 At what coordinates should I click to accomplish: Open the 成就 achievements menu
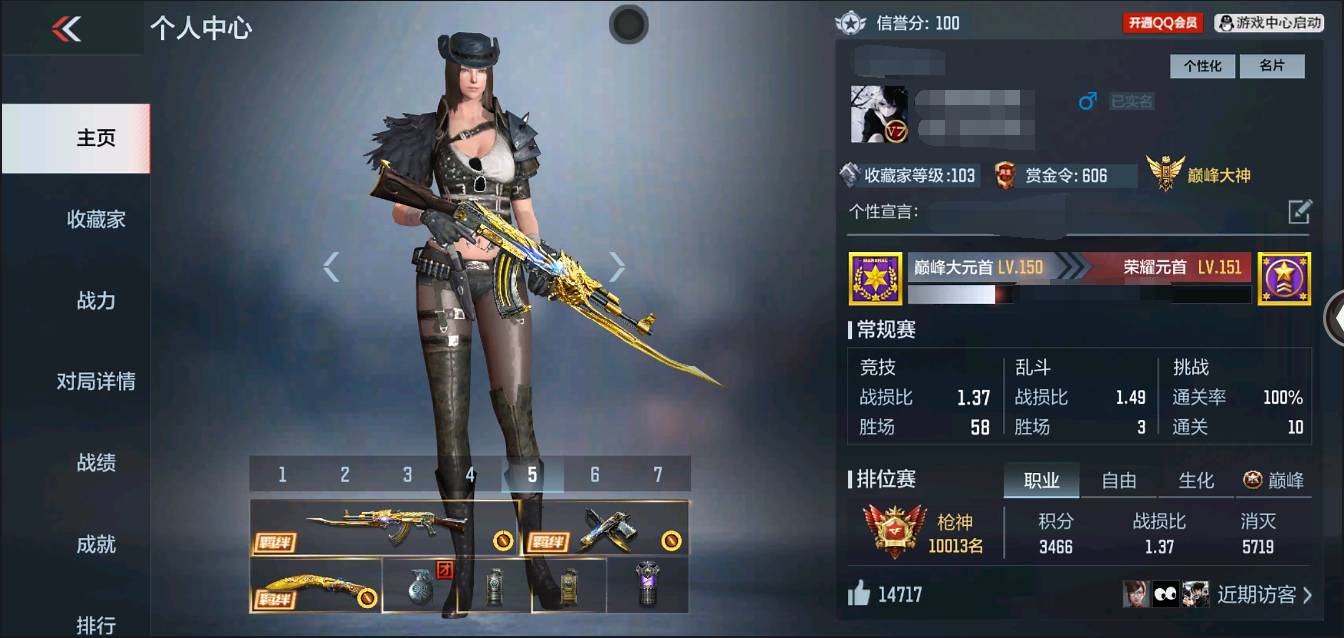pos(96,544)
